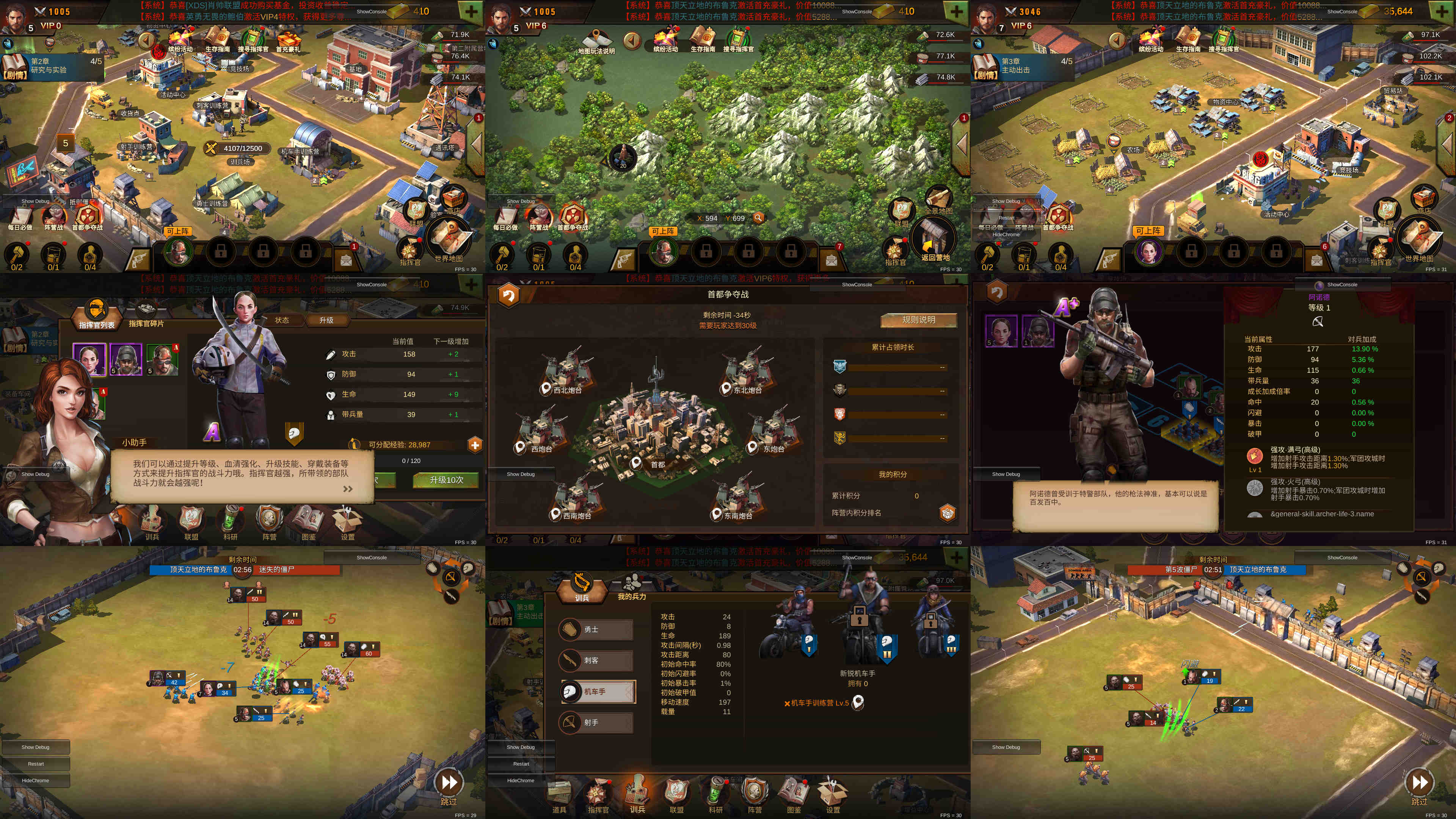
Task: Switch to the 状态 status tab
Action: (281, 320)
